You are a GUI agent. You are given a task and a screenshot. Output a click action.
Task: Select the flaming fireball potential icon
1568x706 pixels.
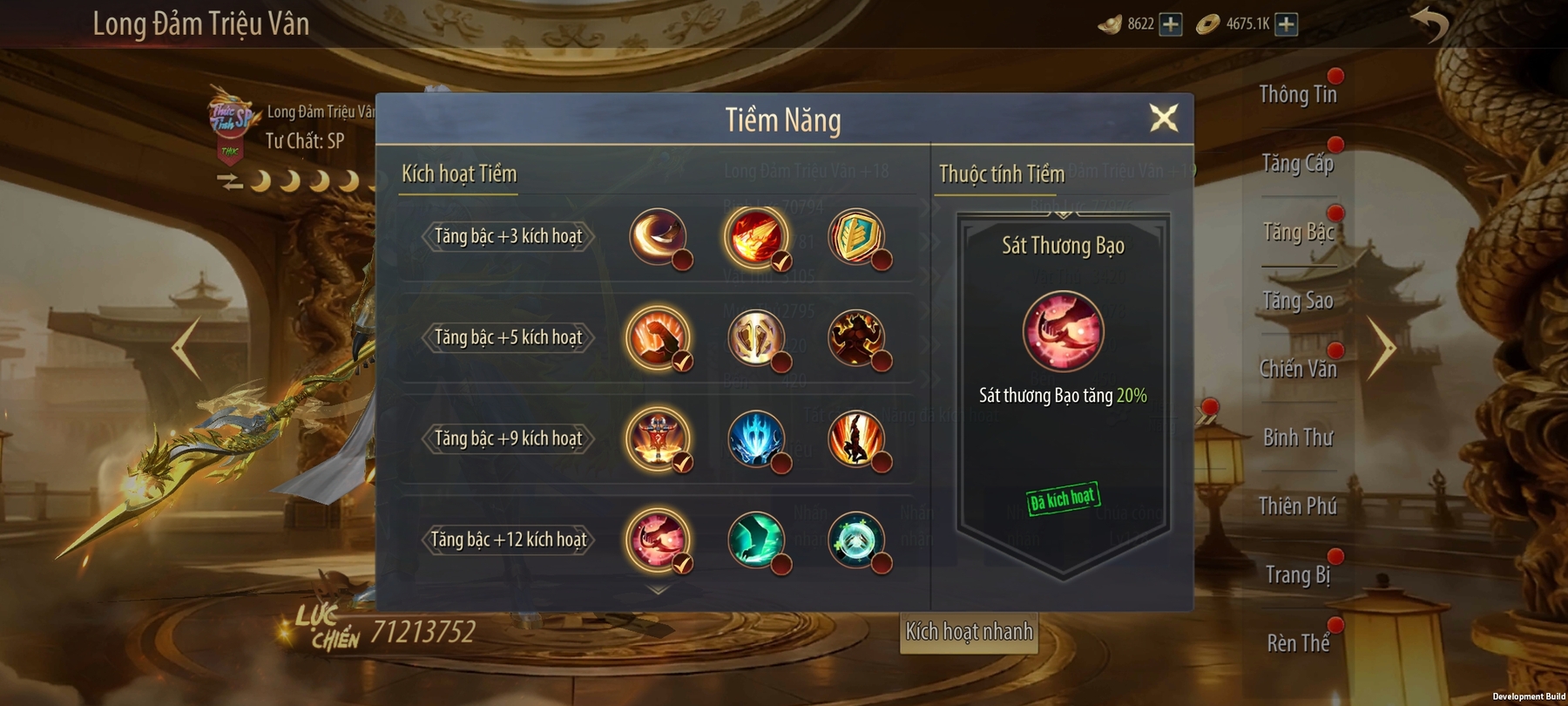(x=755, y=236)
